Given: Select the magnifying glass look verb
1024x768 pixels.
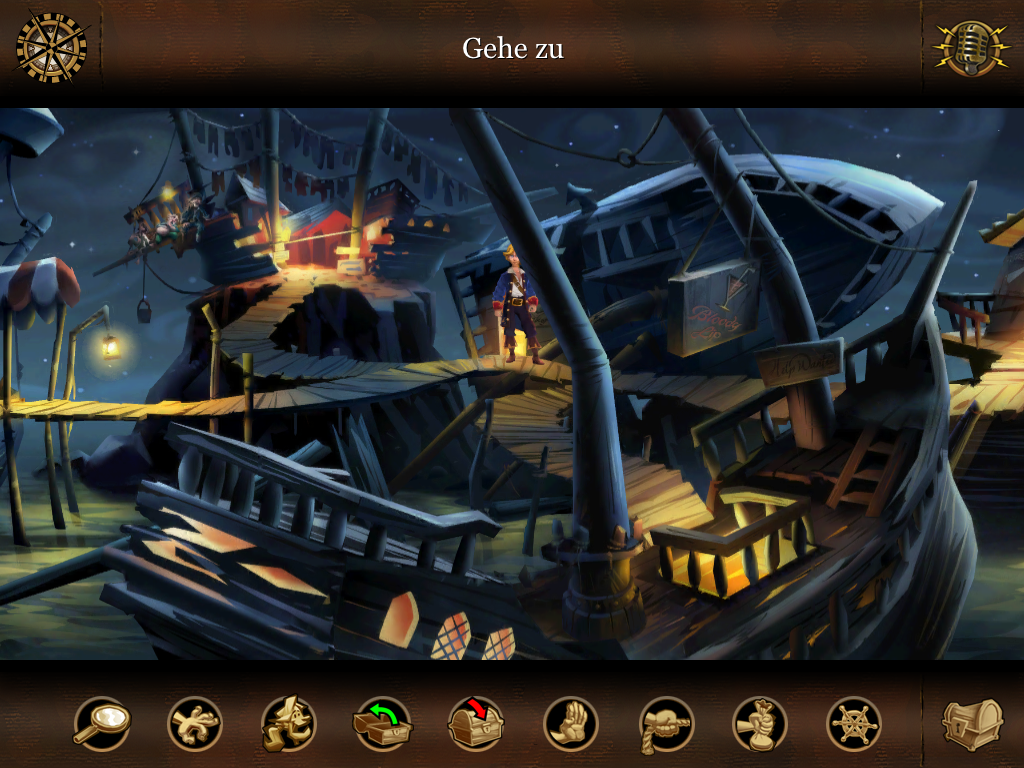Looking at the screenshot, I should 101,723.
